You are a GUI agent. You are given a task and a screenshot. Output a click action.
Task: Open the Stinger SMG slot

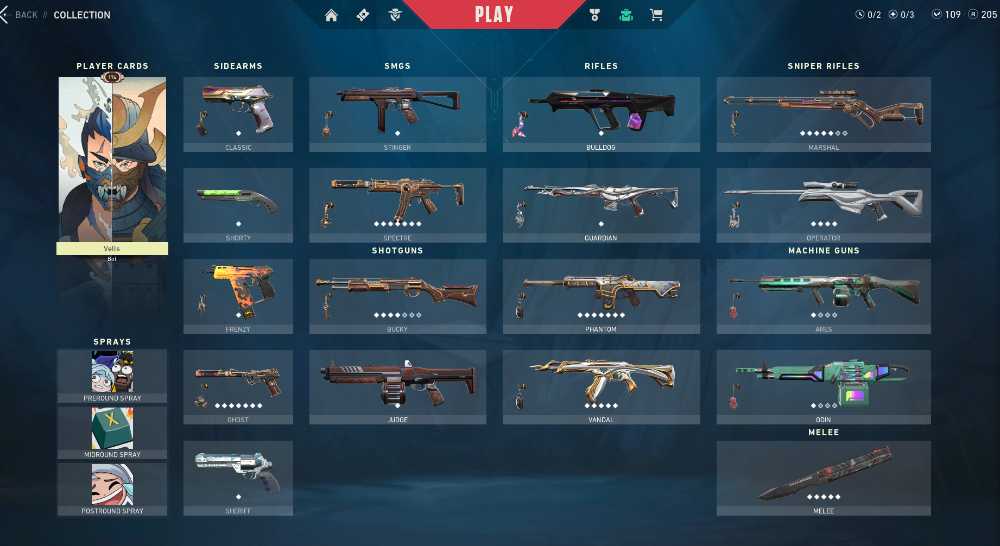point(398,114)
